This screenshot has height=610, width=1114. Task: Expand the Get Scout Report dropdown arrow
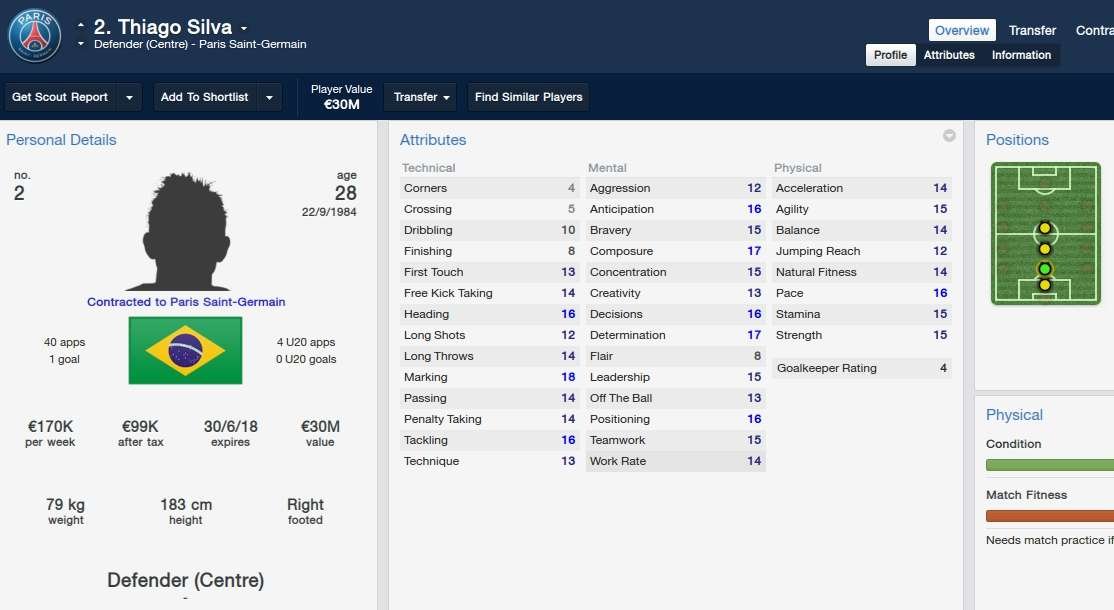click(x=130, y=97)
